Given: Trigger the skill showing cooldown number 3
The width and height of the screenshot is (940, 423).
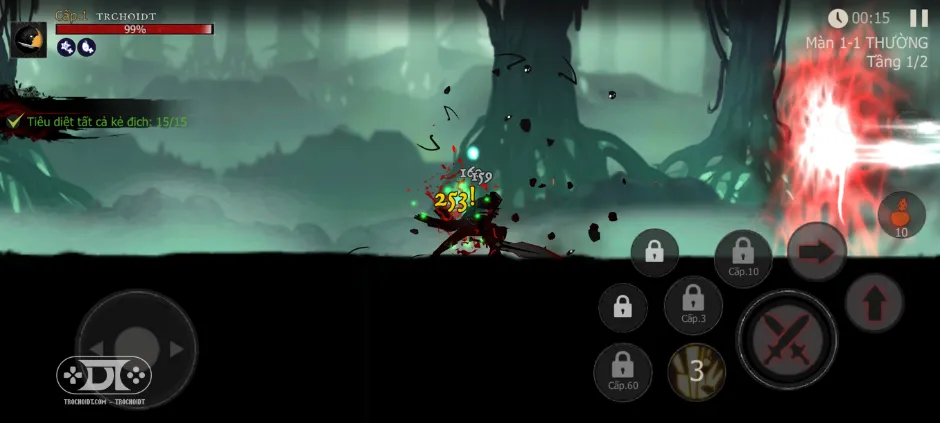Looking at the screenshot, I should (x=697, y=372).
